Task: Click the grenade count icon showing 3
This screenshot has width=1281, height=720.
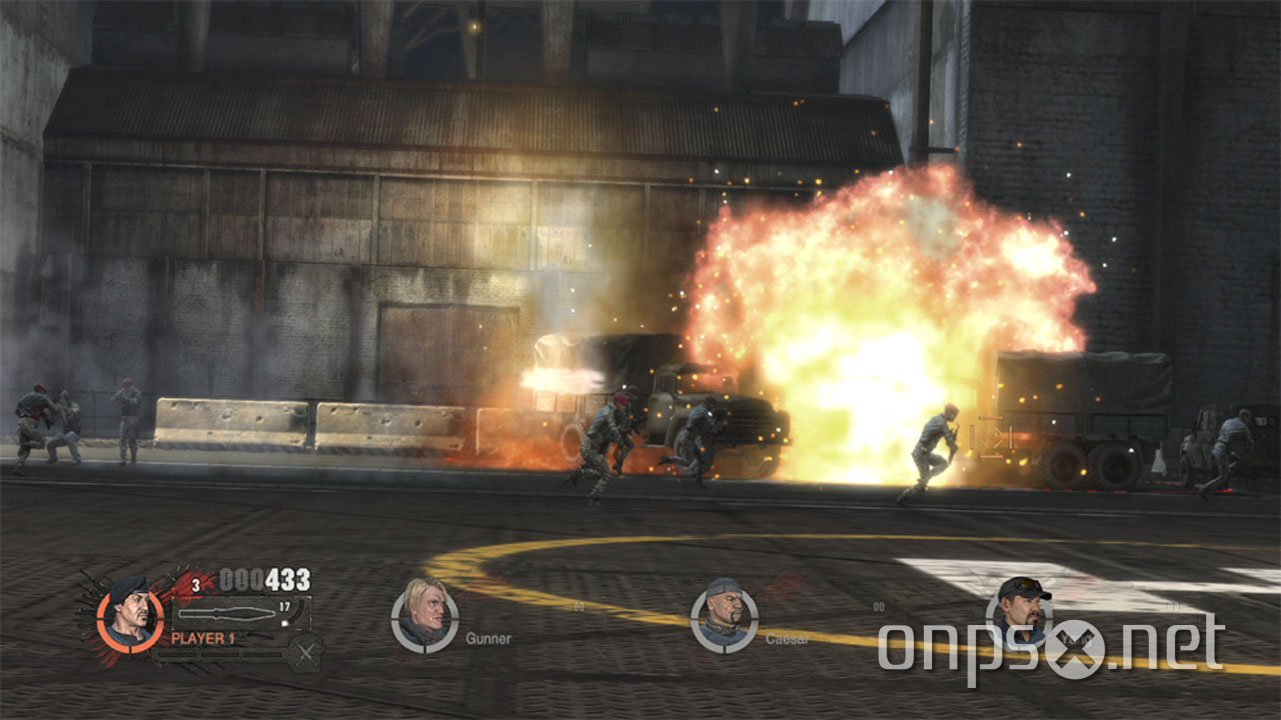Action: coord(194,584)
